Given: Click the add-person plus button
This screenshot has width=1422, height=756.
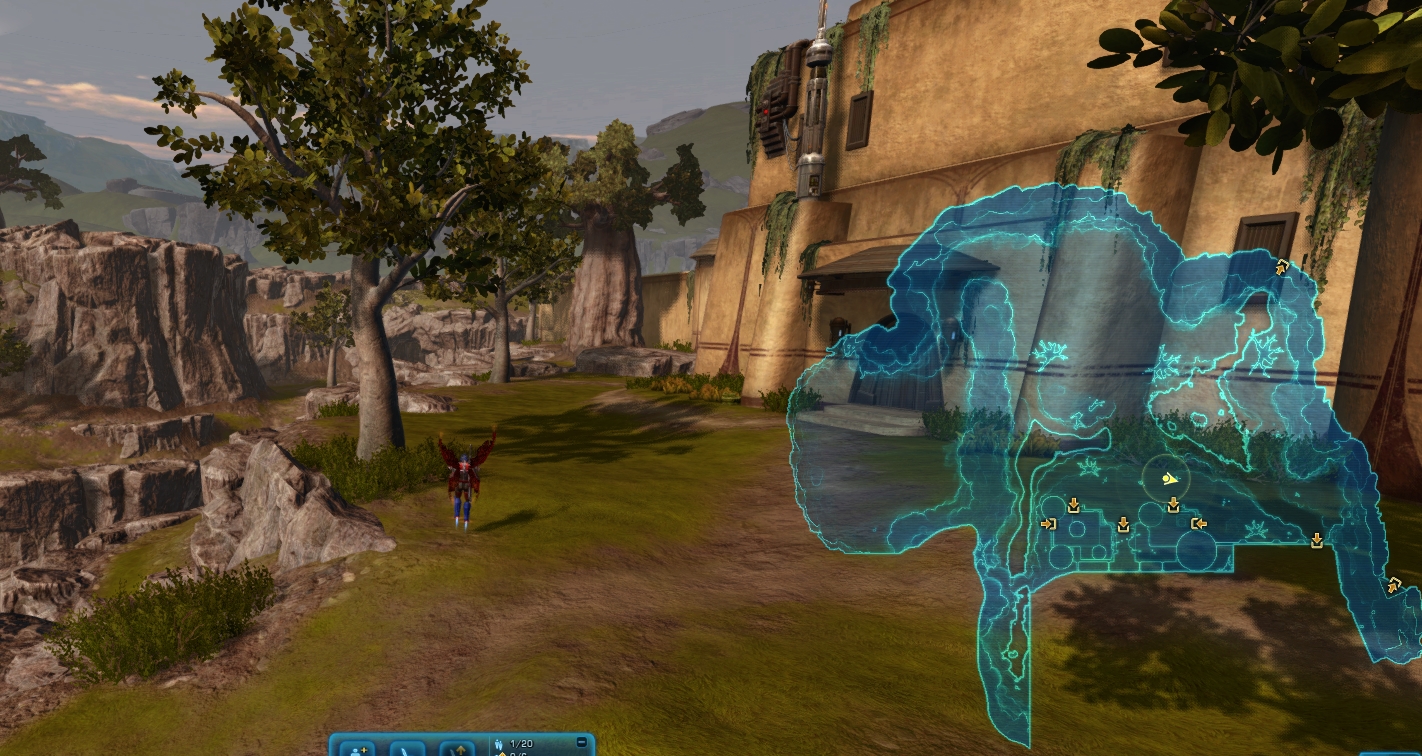Looking at the screenshot, I should coord(357,748).
